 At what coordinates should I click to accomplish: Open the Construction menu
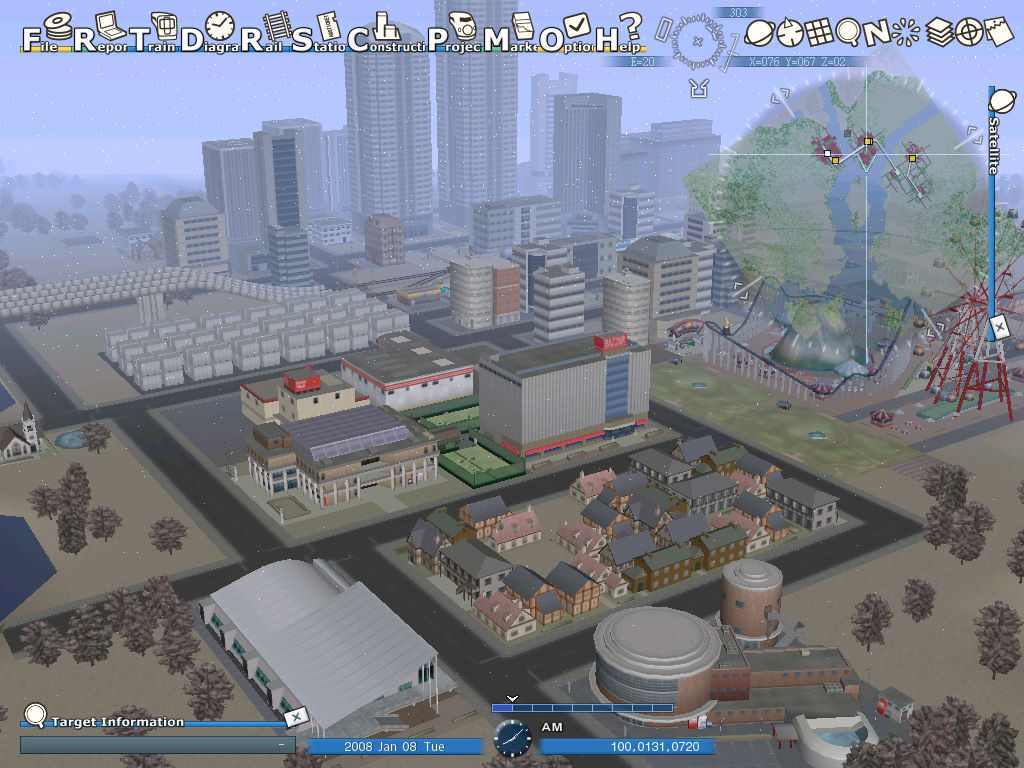pyautogui.click(x=381, y=34)
